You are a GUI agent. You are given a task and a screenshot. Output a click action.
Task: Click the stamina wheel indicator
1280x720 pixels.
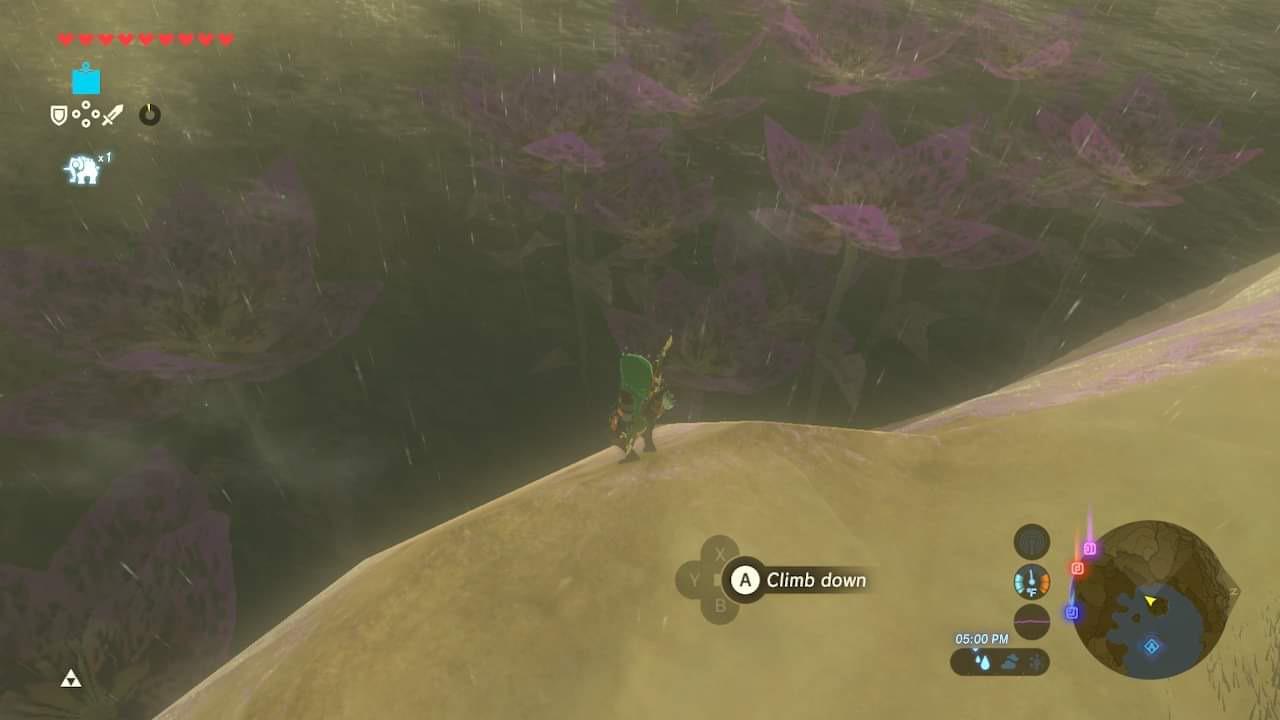(x=149, y=114)
